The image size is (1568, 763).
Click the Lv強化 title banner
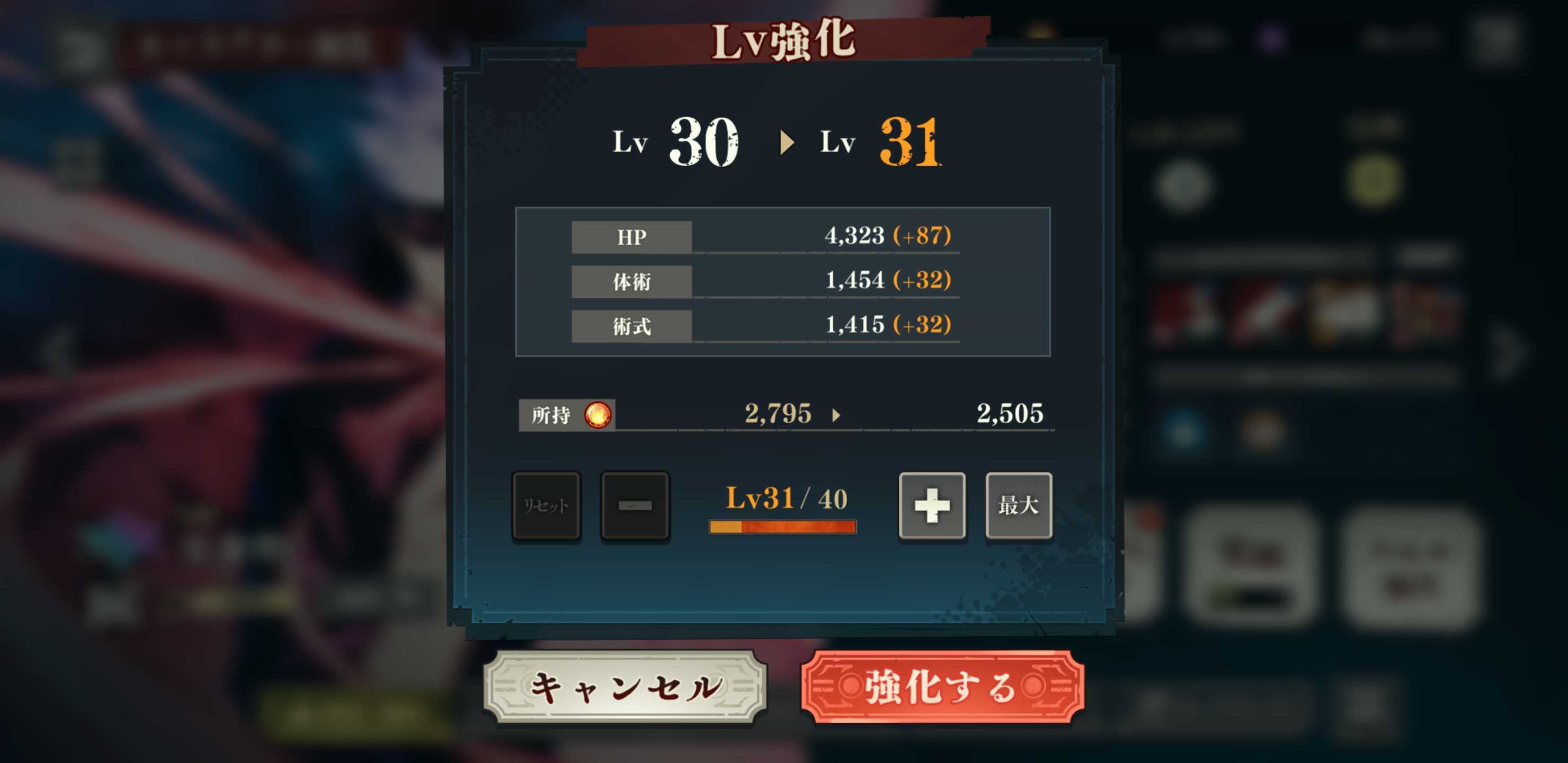[x=784, y=41]
